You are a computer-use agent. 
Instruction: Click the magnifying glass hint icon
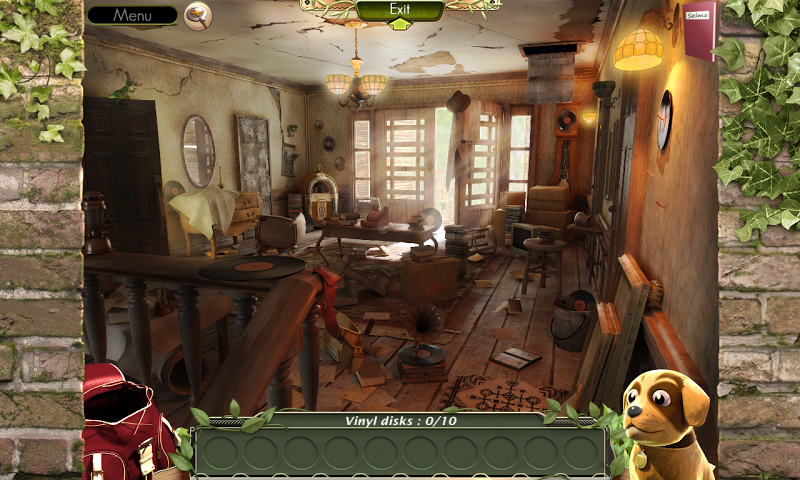pos(198,16)
